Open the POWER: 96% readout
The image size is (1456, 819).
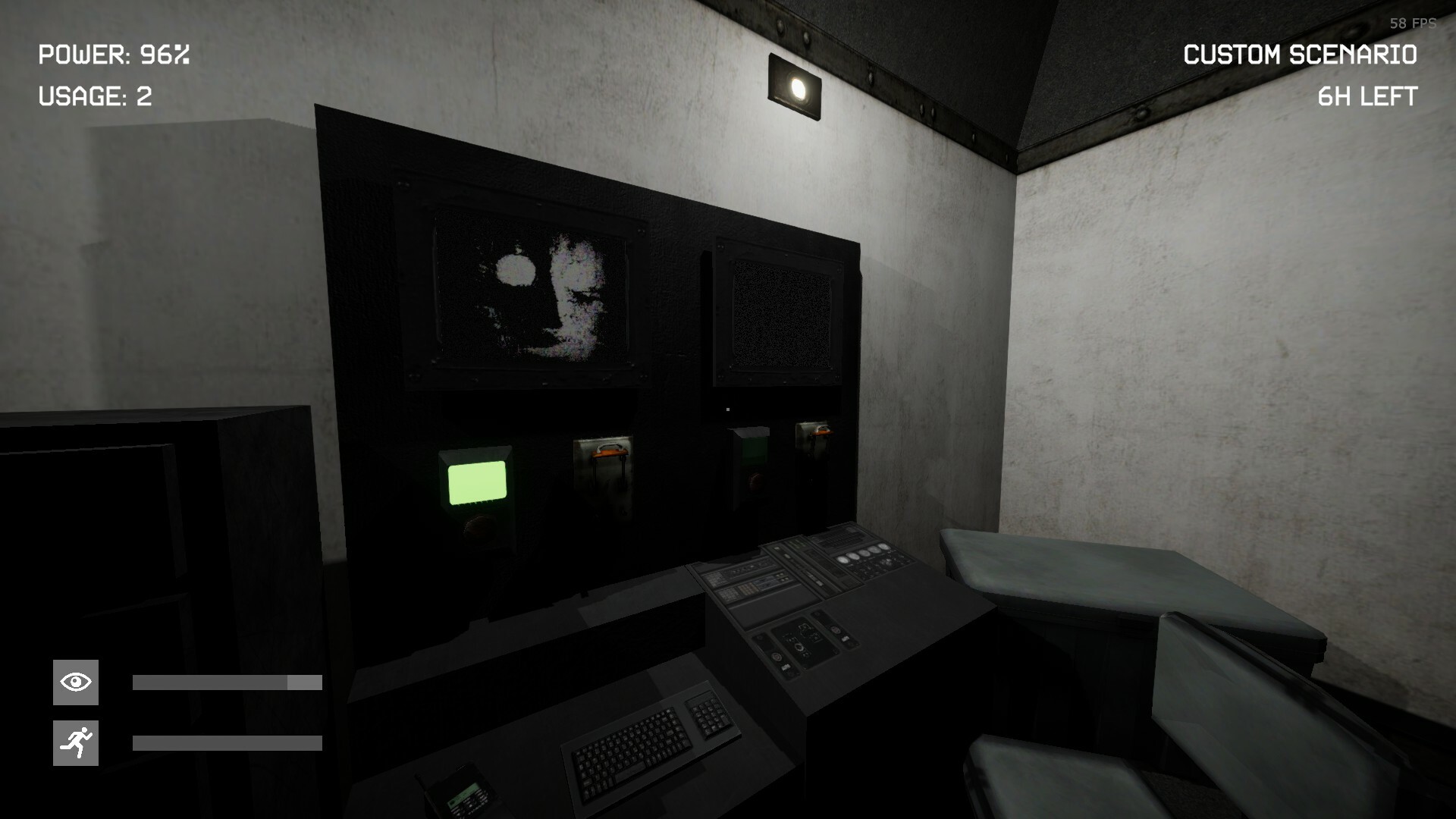114,55
